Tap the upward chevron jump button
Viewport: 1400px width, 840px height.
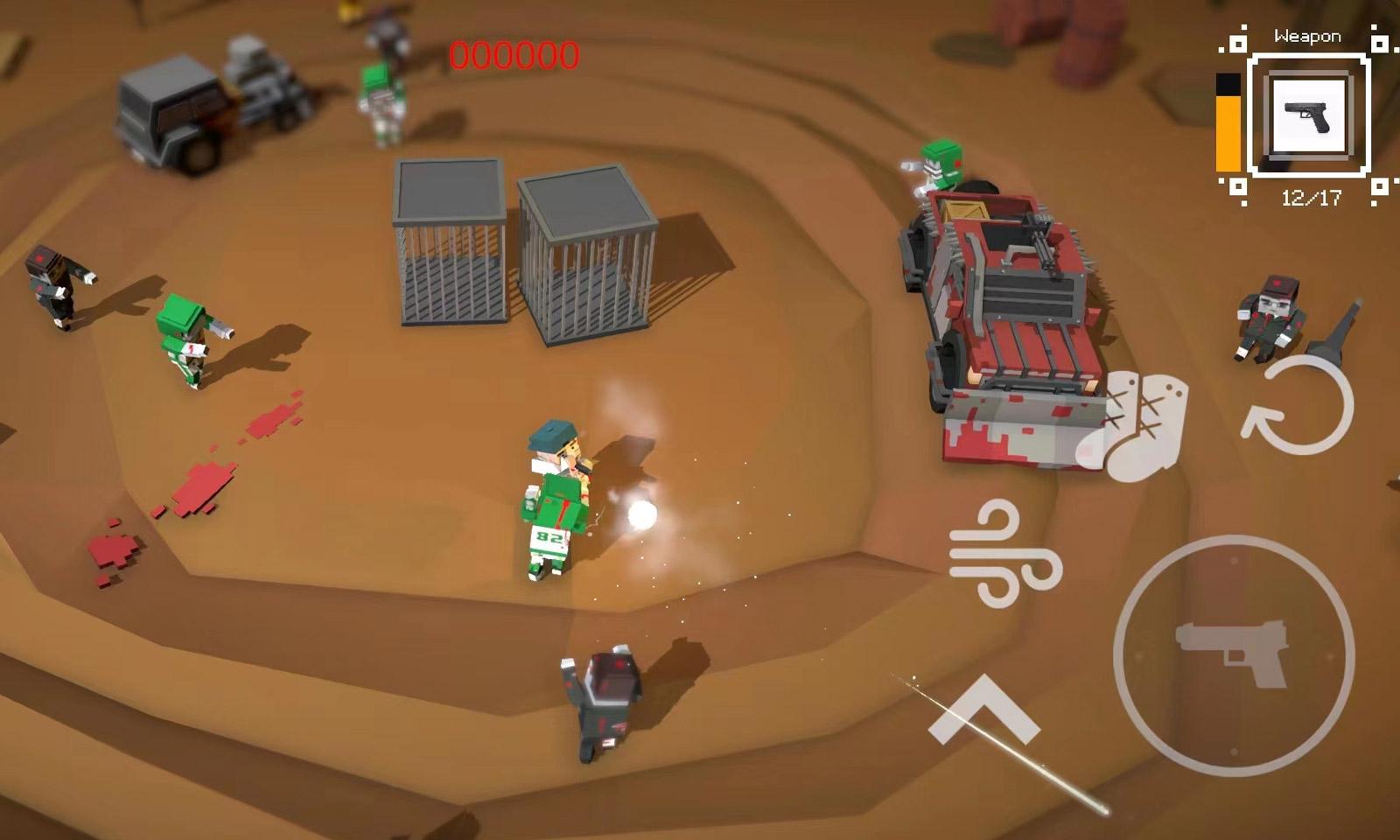[x=983, y=709]
